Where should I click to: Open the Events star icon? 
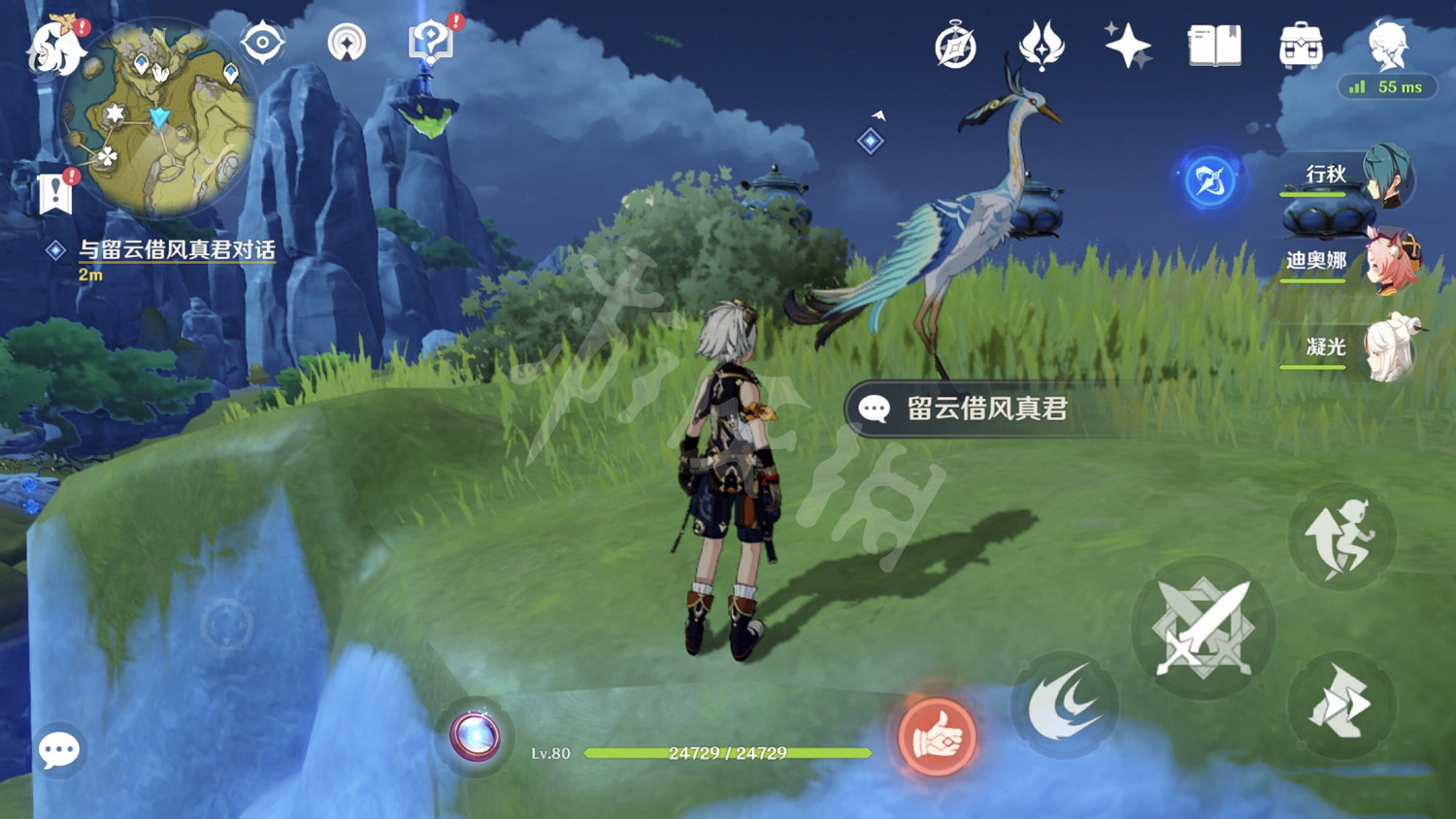coord(1129,44)
